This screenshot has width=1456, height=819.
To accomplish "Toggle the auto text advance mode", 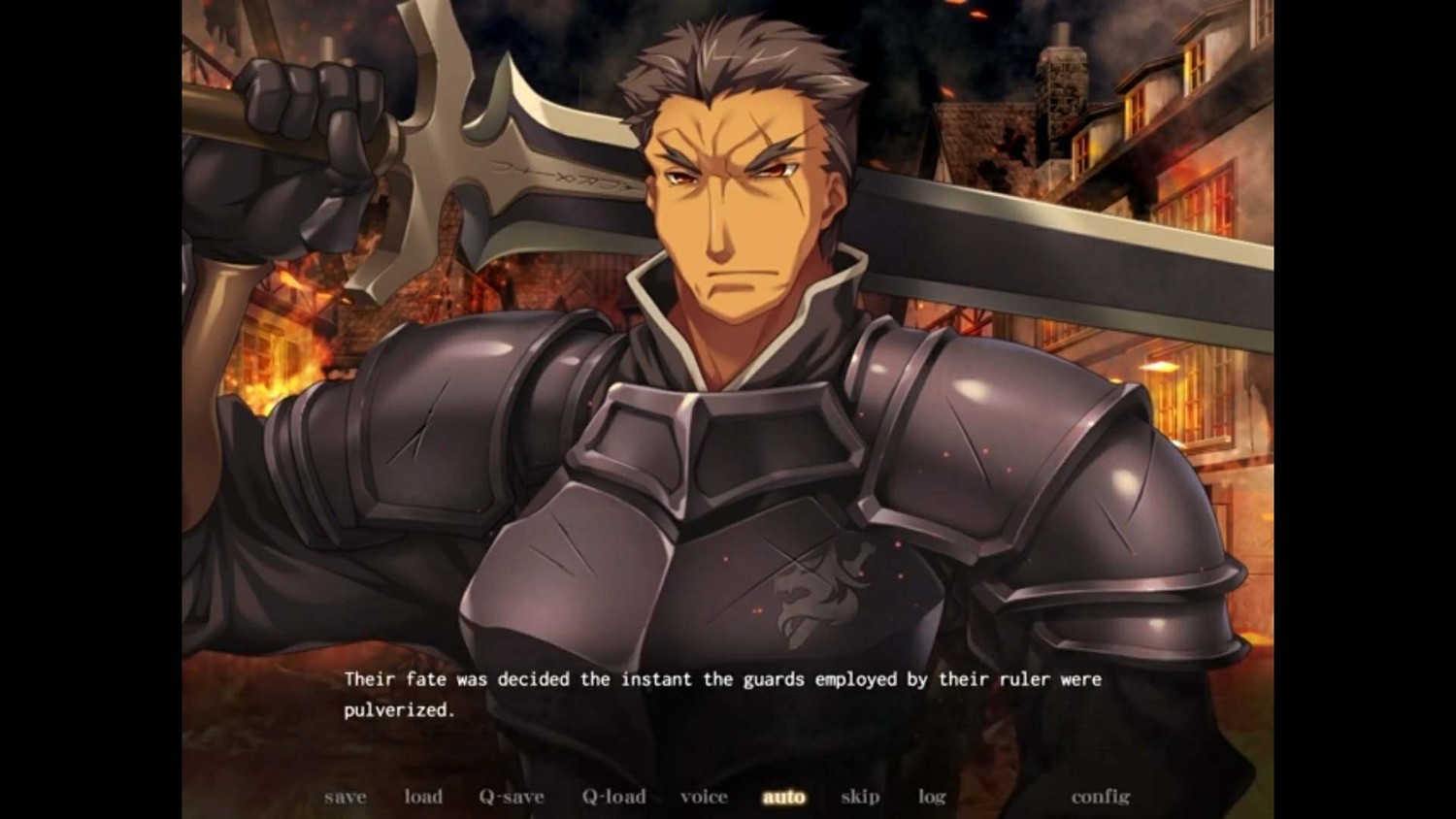I will click(x=784, y=797).
